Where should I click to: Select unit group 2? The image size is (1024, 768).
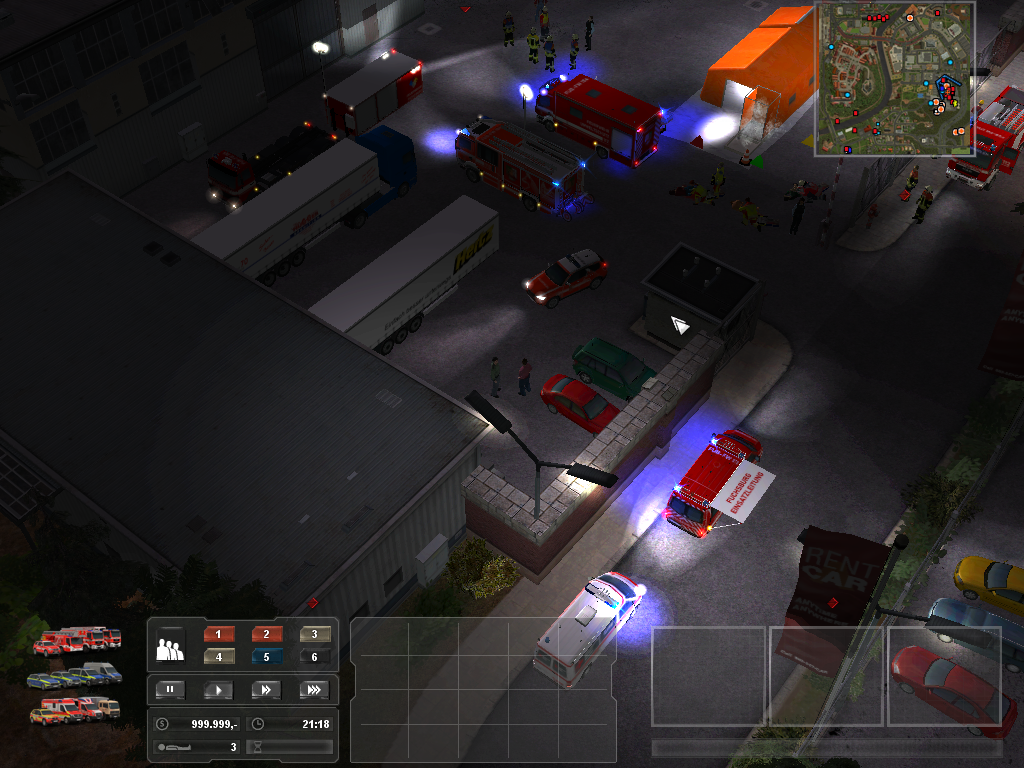tap(267, 634)
